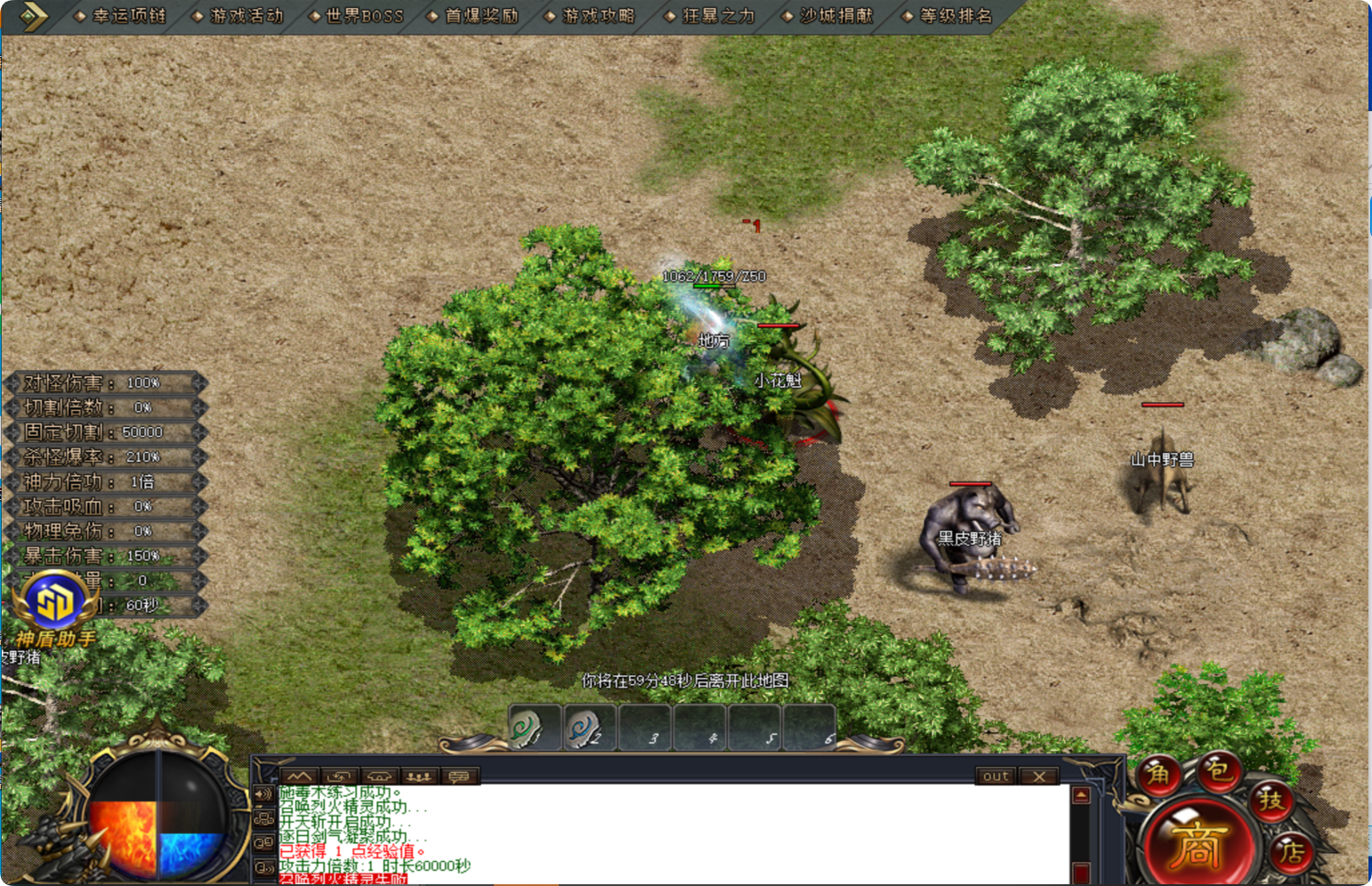This screenshot has width=1372, height=886.
Task: Open the character panel via 角 button
Action: click(1157, 776)
